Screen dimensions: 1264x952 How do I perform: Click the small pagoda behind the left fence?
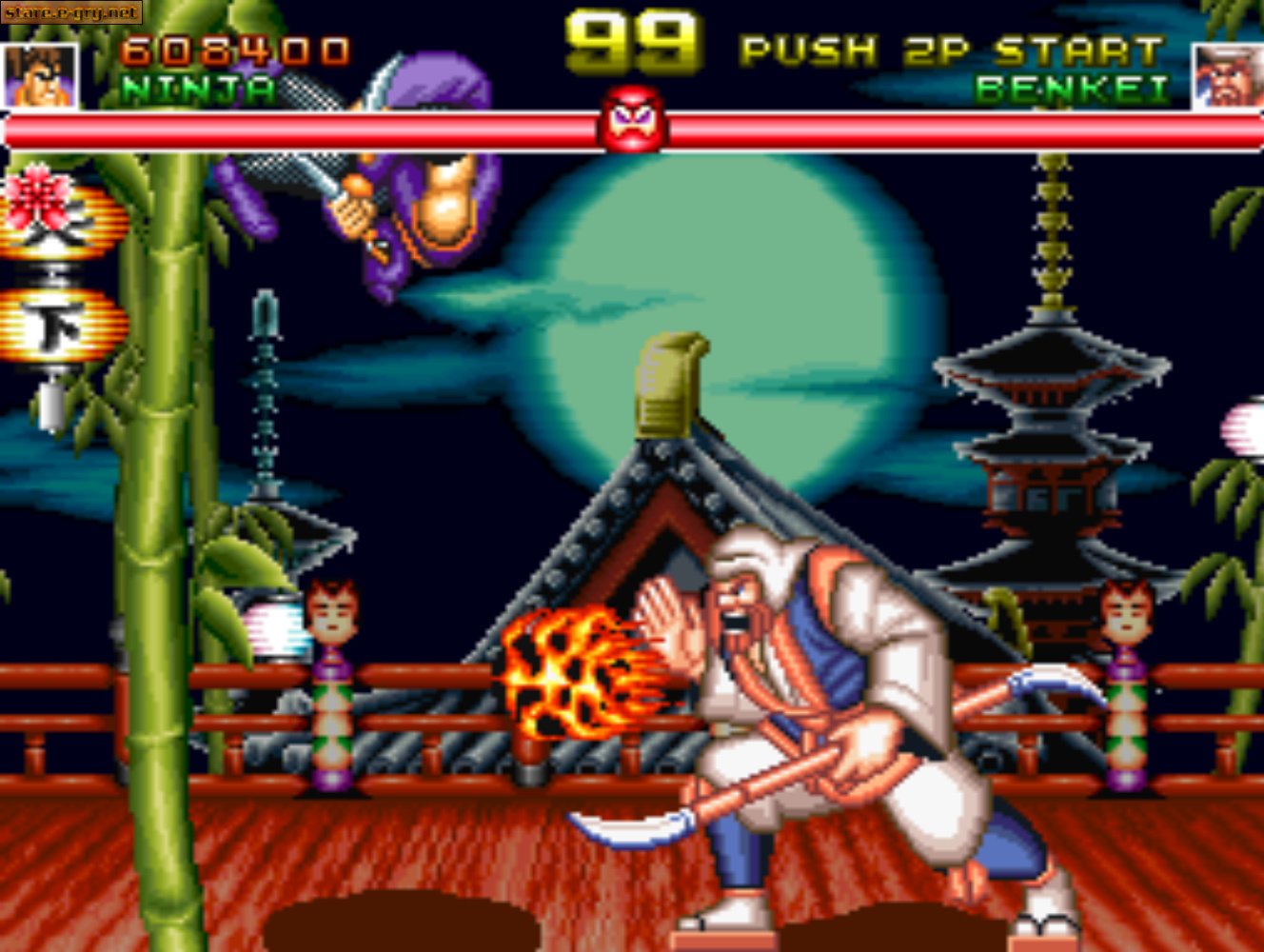tap(267, 438)
